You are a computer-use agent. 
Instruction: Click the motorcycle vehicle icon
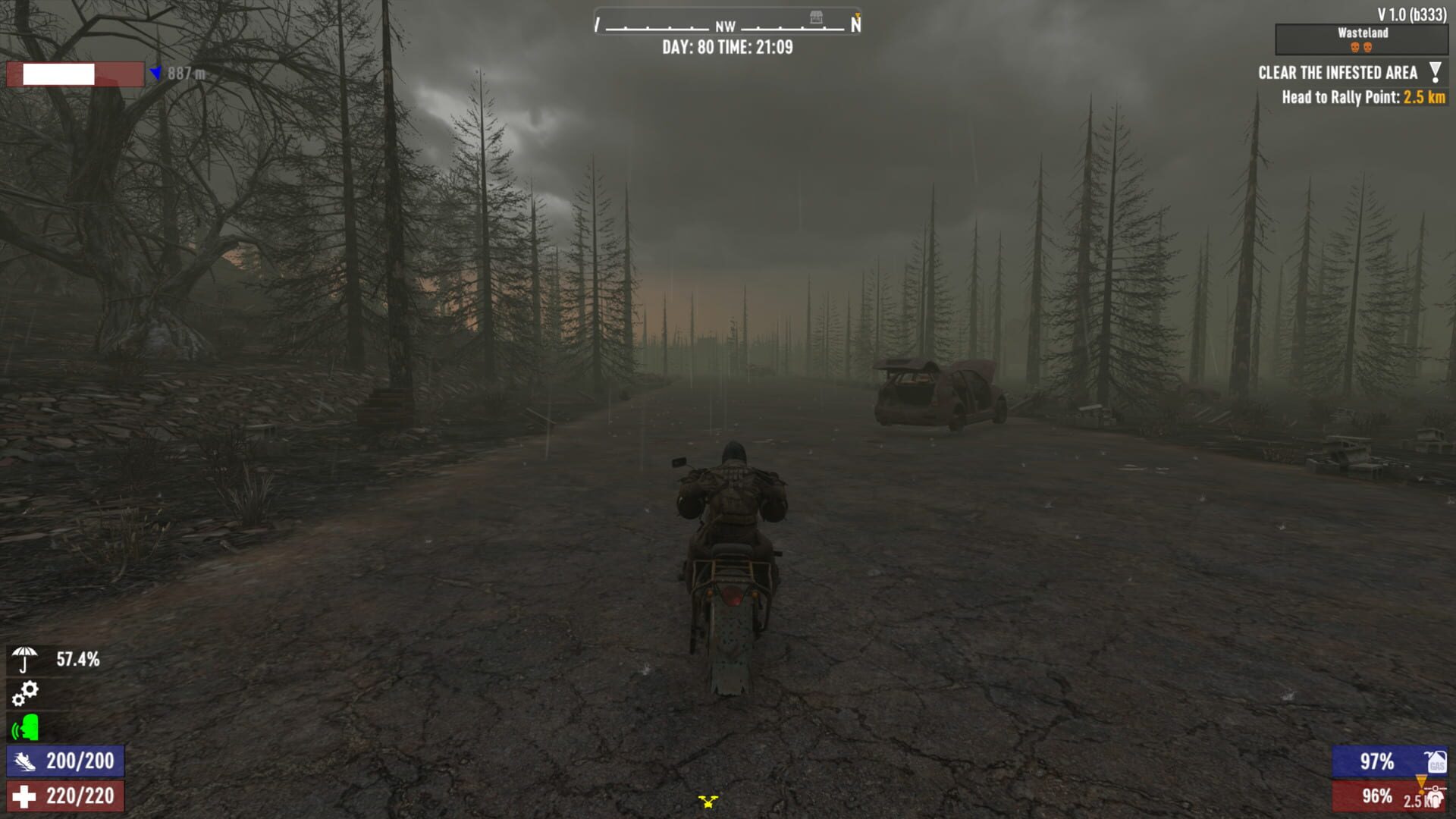tap(1435, 798)
